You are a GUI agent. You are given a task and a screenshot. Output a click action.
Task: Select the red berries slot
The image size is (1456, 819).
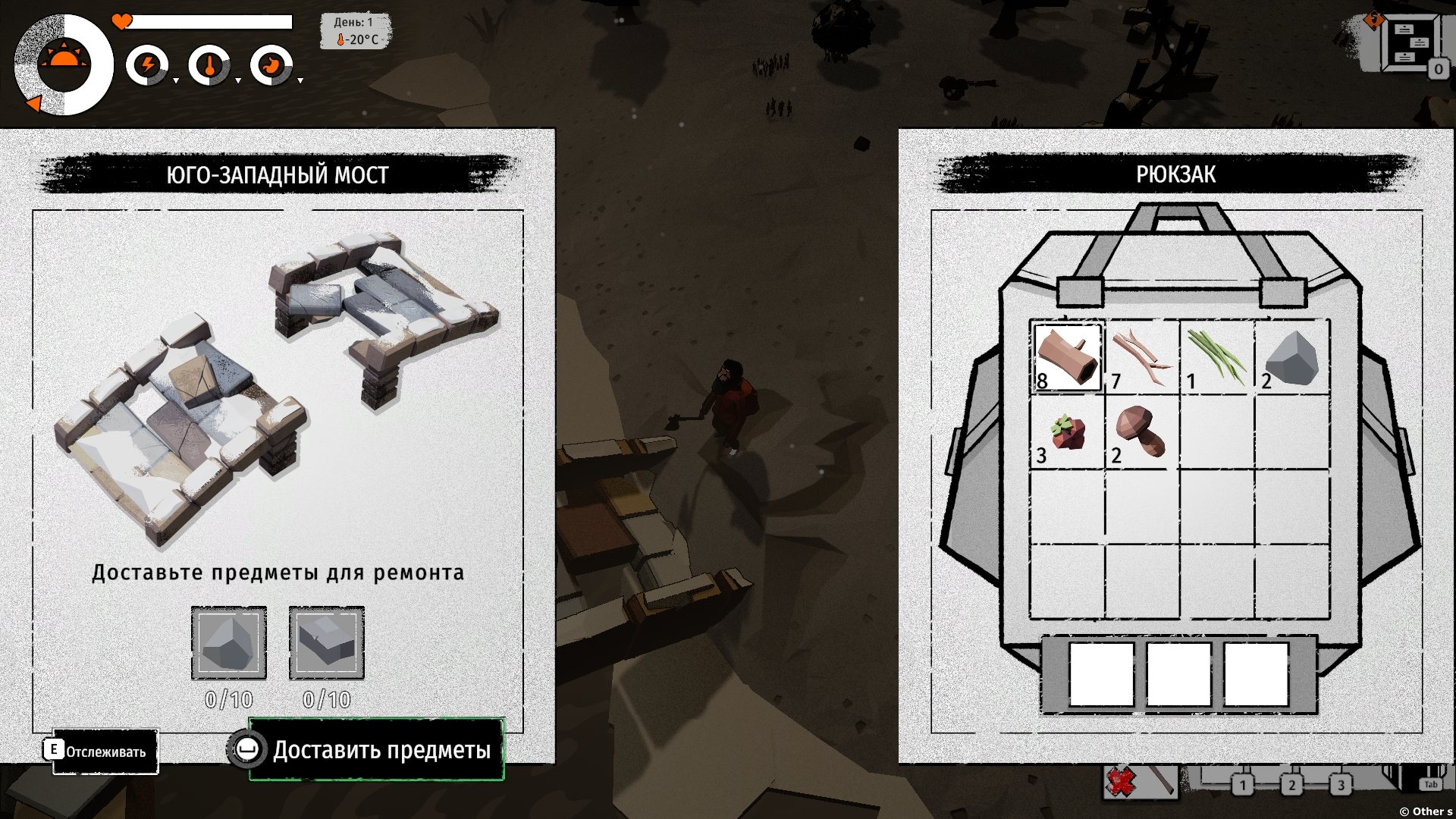point(1067,432)
